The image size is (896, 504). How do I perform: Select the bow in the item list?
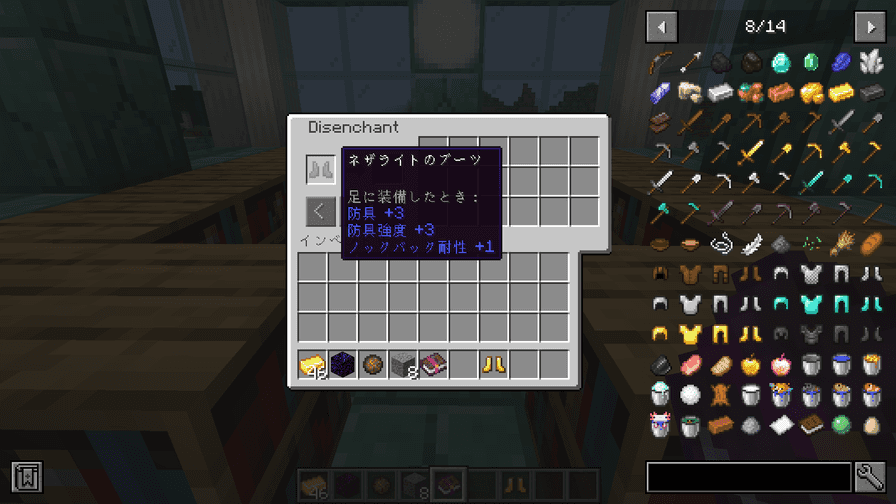point(660,63)
